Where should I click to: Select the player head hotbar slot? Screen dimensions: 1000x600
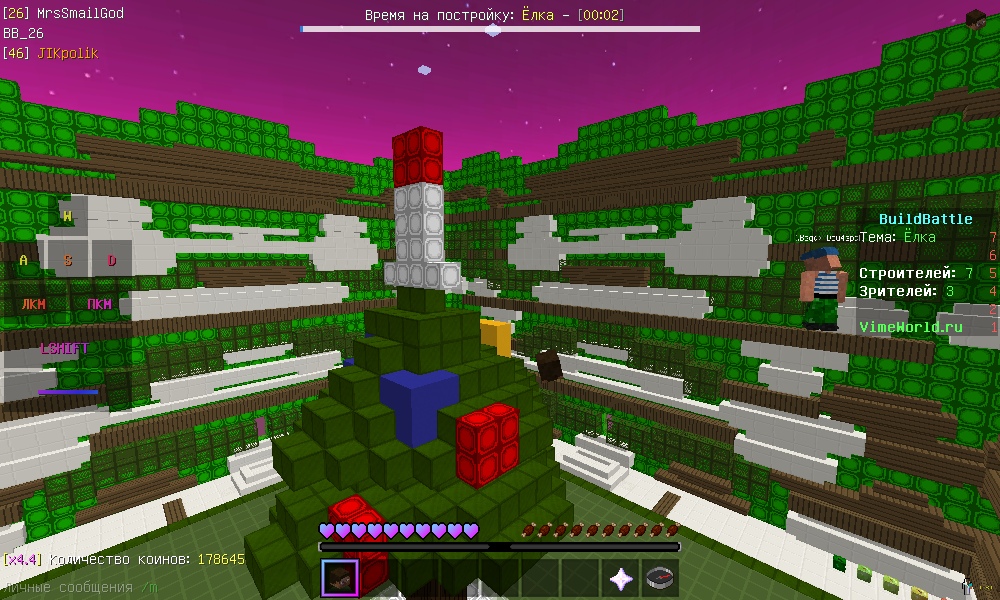click(340, 578)
